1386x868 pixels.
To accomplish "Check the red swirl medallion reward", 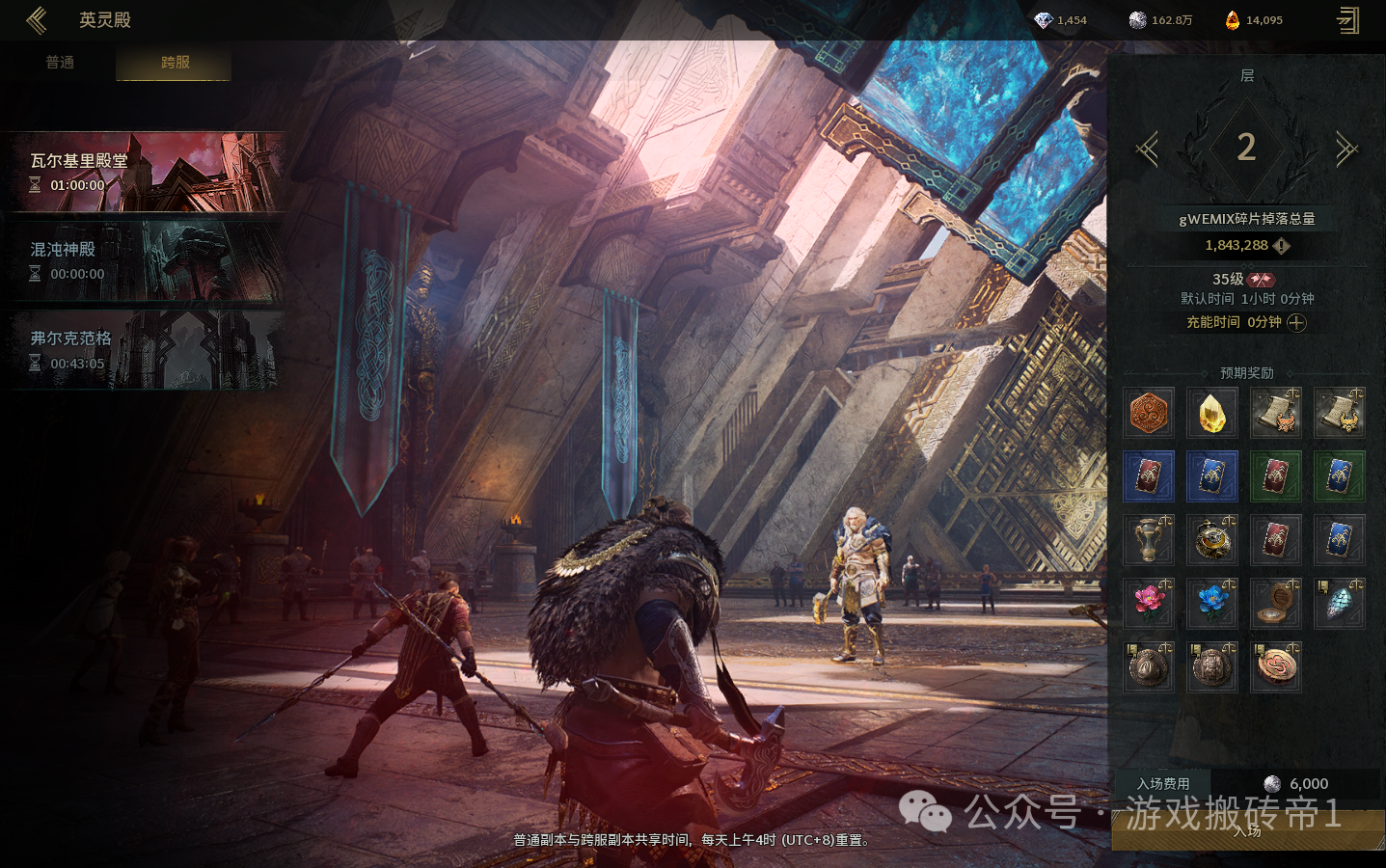I will [x=1276, y=666].
